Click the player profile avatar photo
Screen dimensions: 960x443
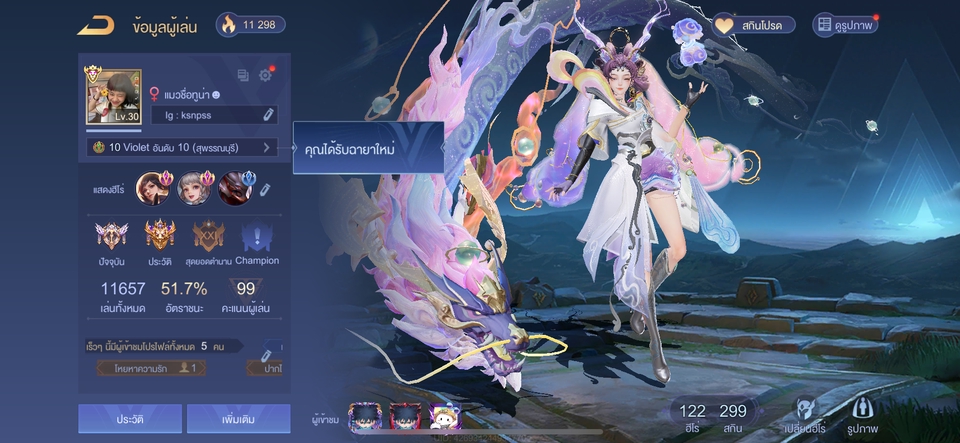tap(113, 96)
